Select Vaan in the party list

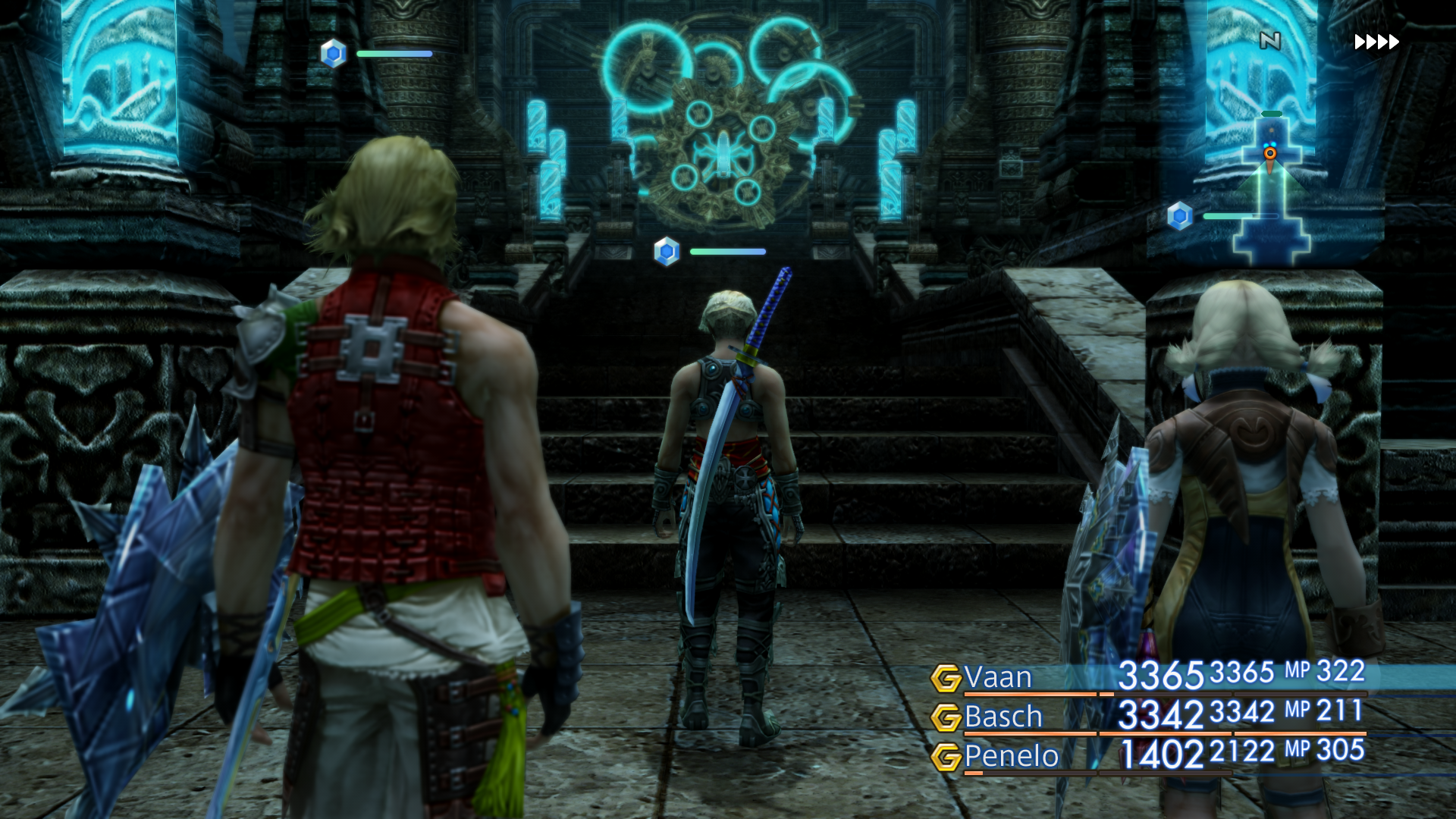[x=998, y=677]
